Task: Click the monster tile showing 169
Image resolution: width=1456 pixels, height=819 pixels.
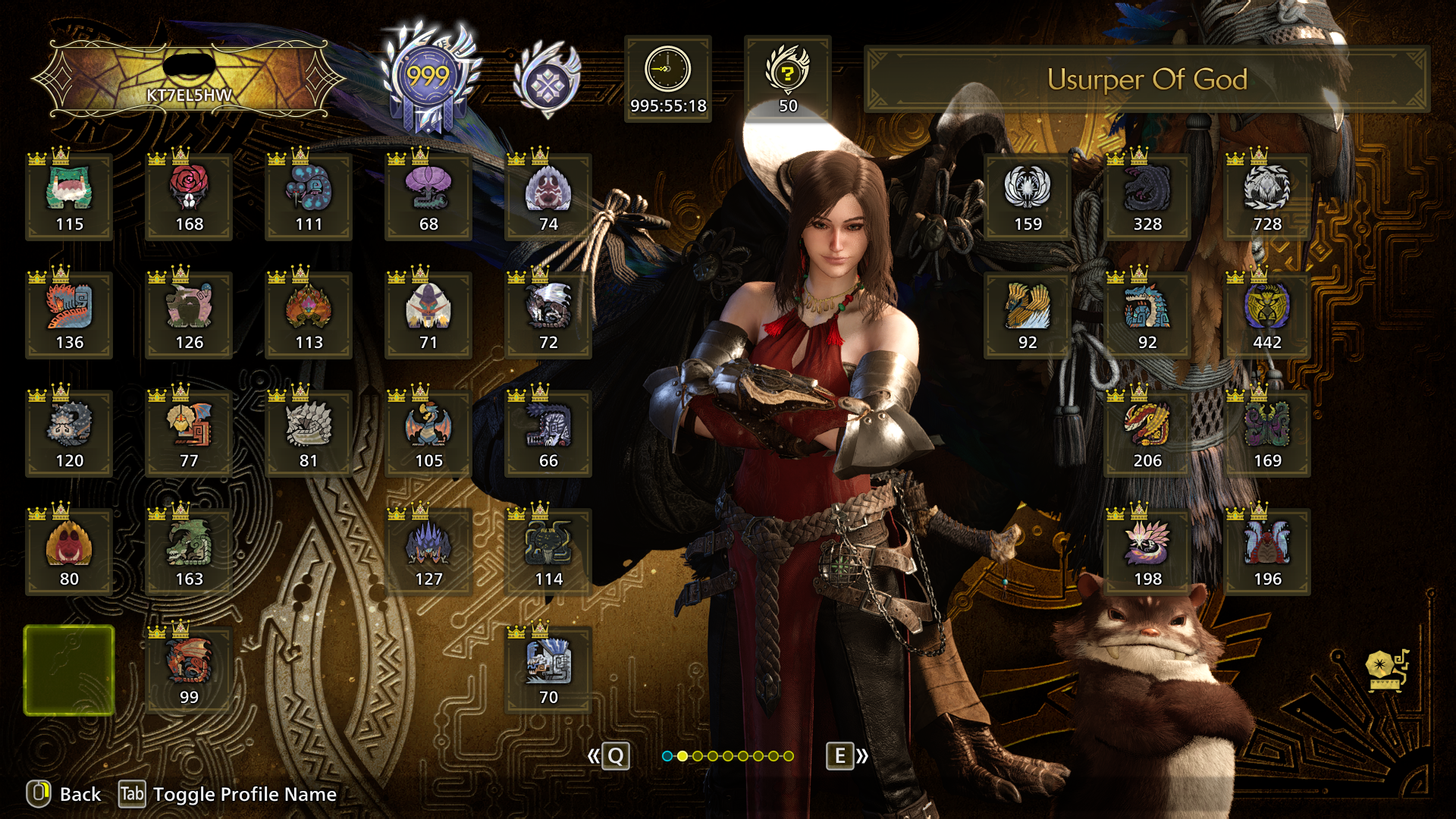Action: [1267, 434]
